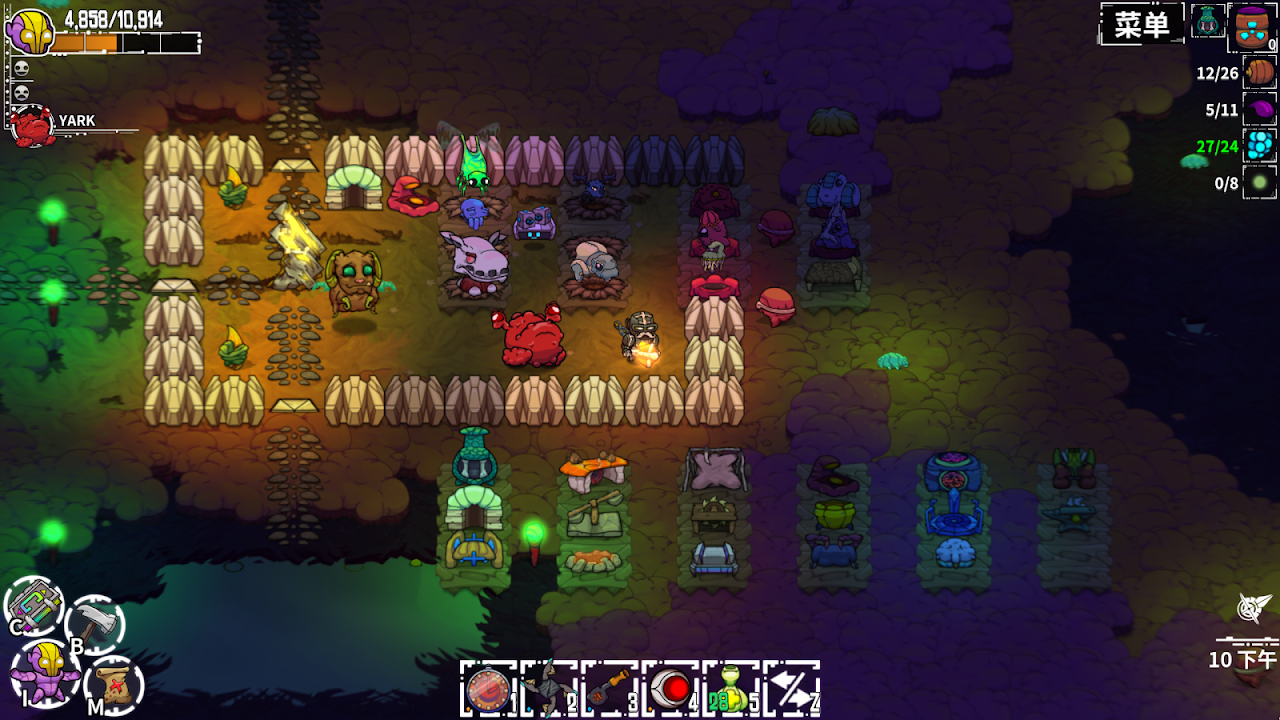Activate the red eye orb in slot 4

[670, 689]
